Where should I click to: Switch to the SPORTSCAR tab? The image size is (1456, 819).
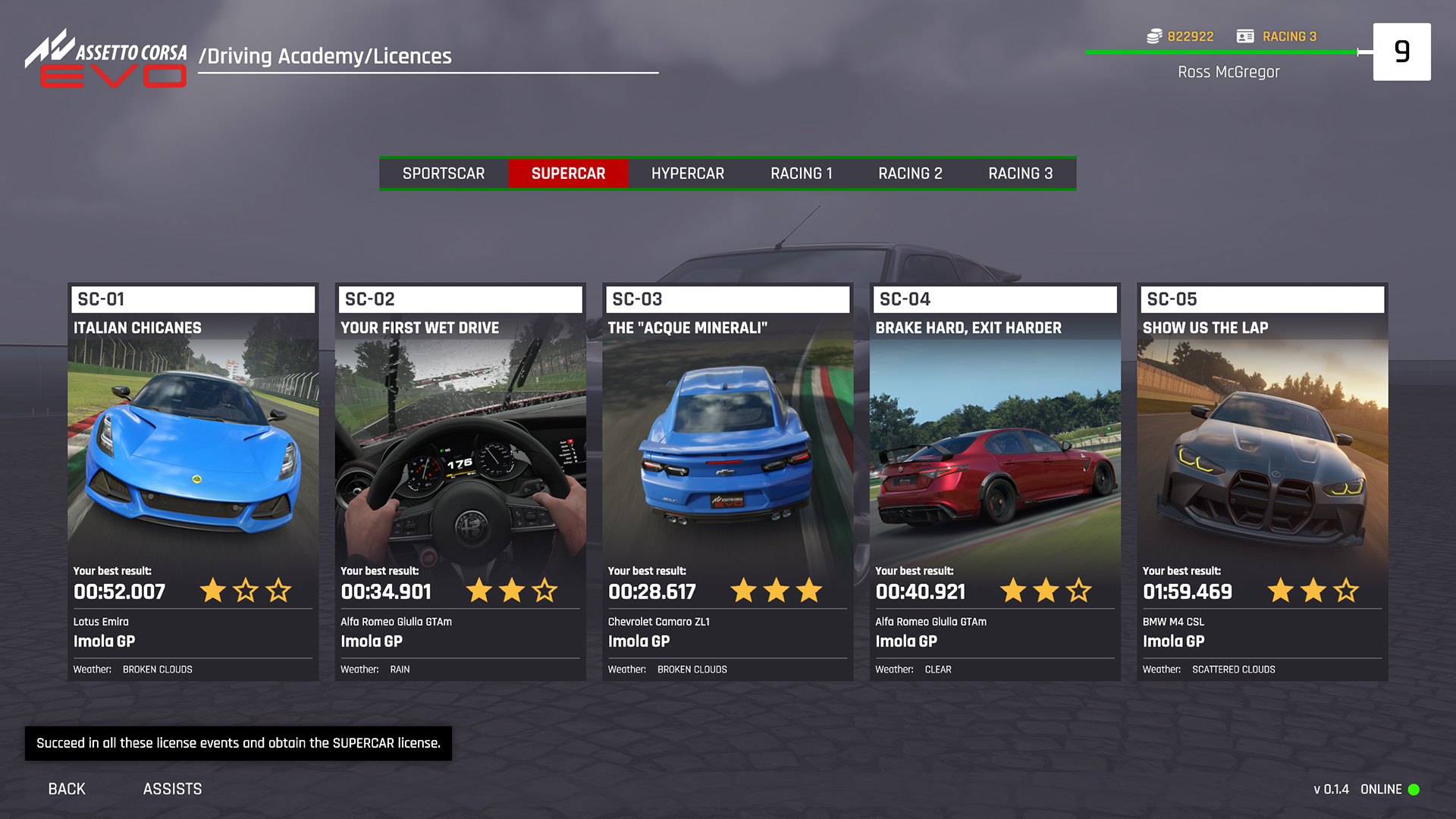click(x=444, y=173)
